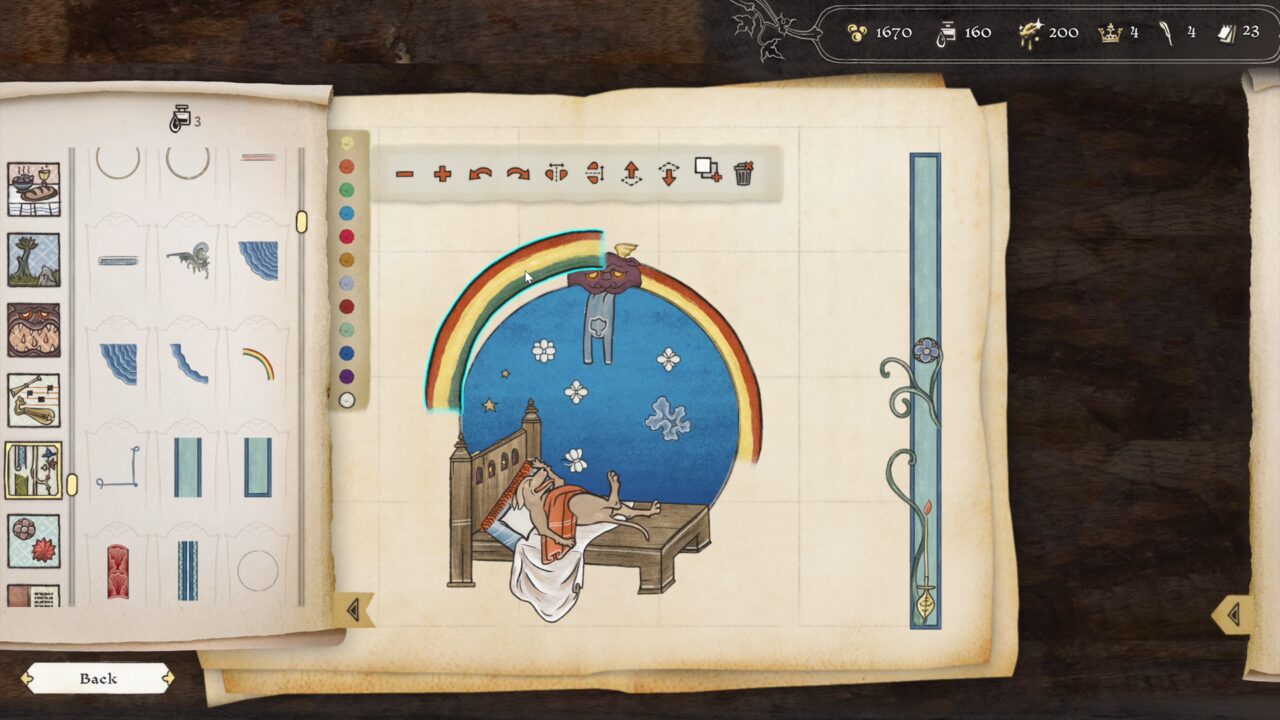The image size is (1280, 720).
Task: Enlarge the illustration using the plus tool
Action: (442, 172)
